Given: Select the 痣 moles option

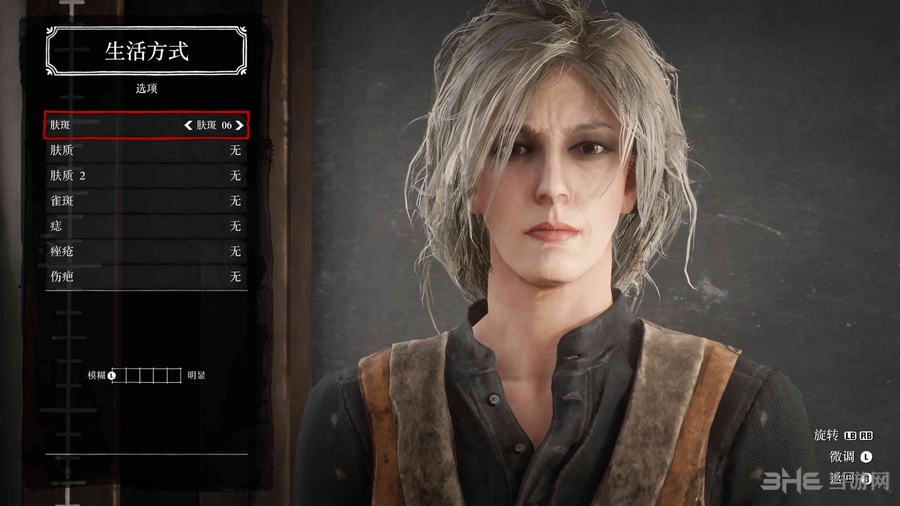Looking at the screenshot, I should click(x=146, y=226).
